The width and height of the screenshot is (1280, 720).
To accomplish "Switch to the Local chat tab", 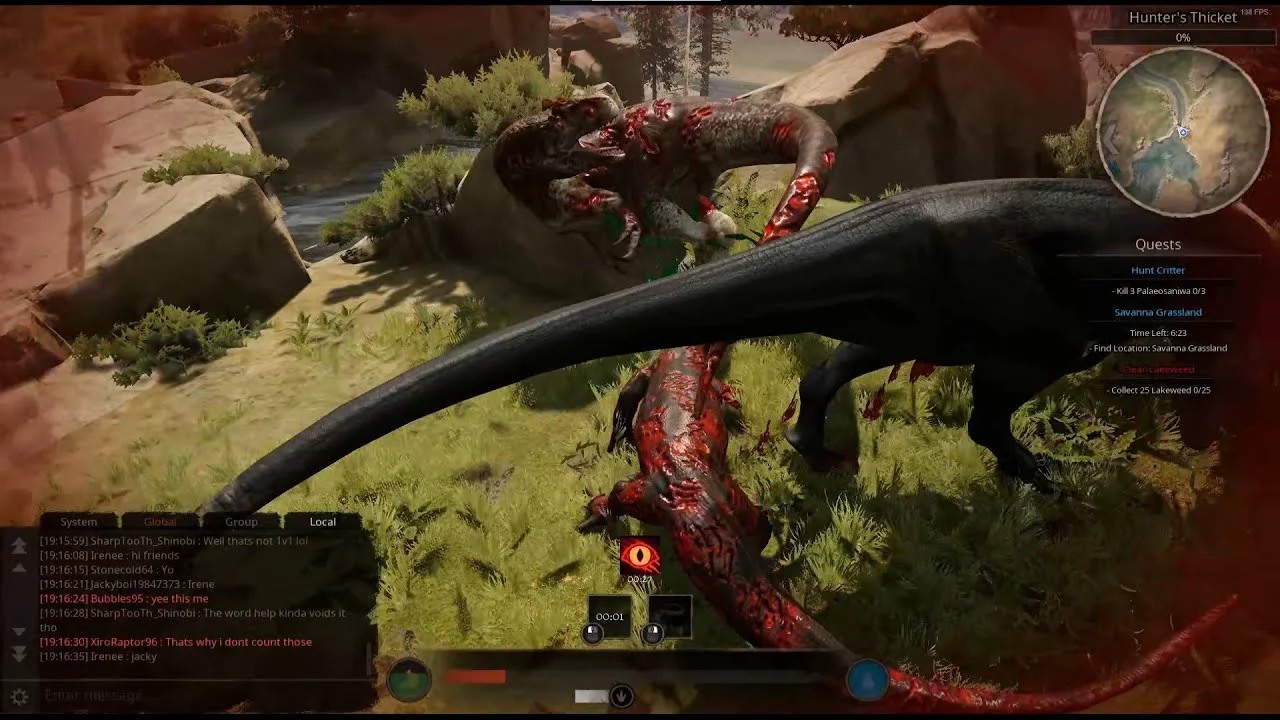I will [x=322, y=521].
